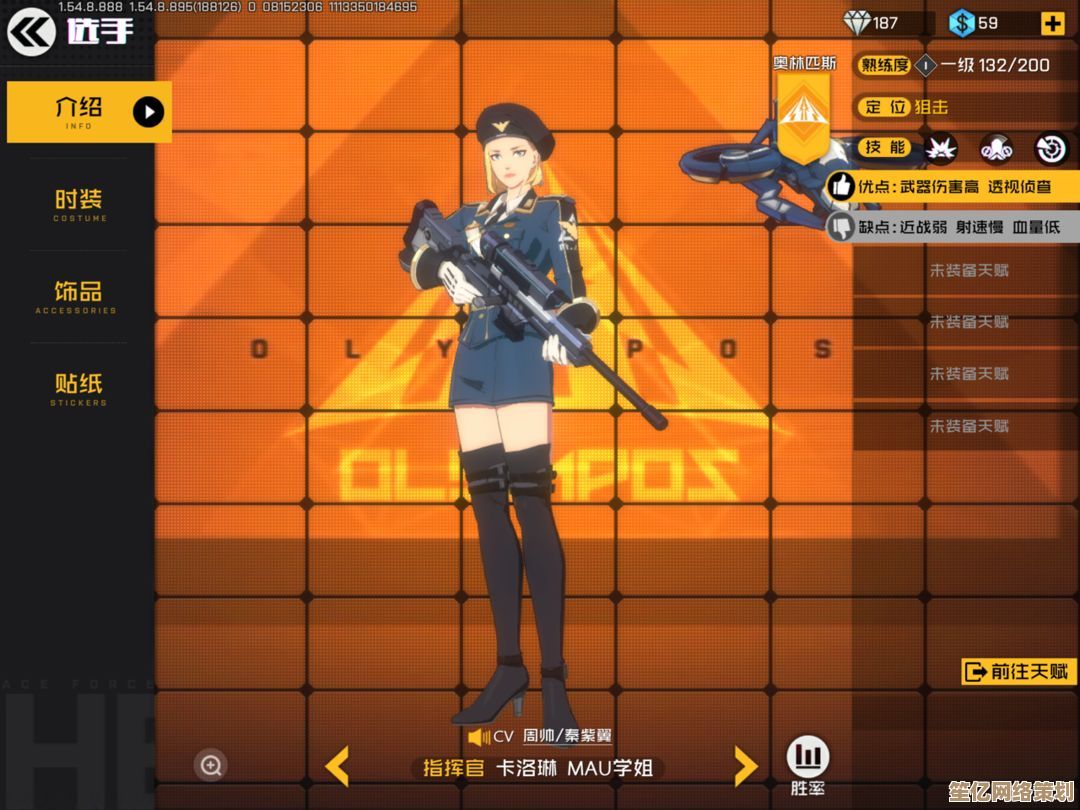Zoom in with the magnifier button
Viewport: 1080px width, 810px height.
(x=211, y=766)
